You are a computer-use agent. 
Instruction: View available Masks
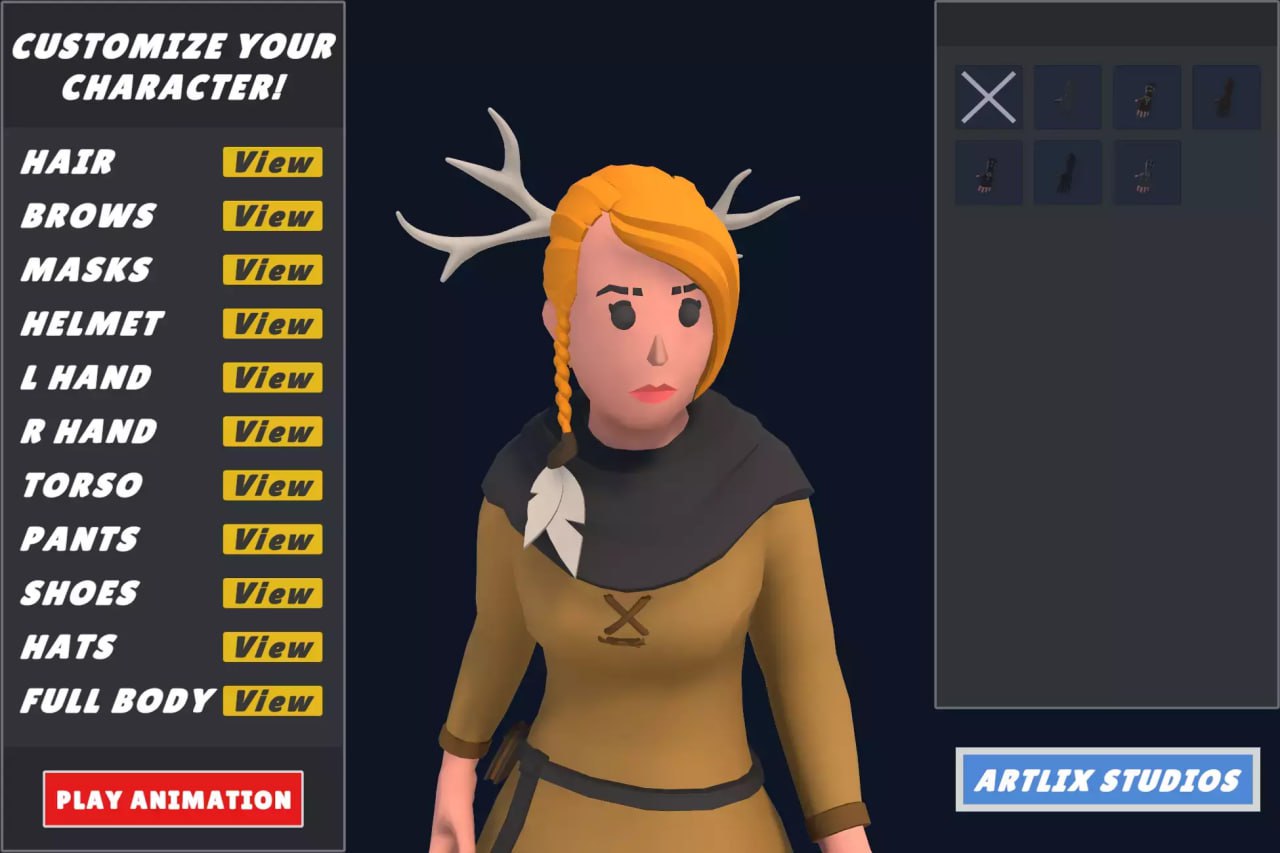click(x=271, y=271)
